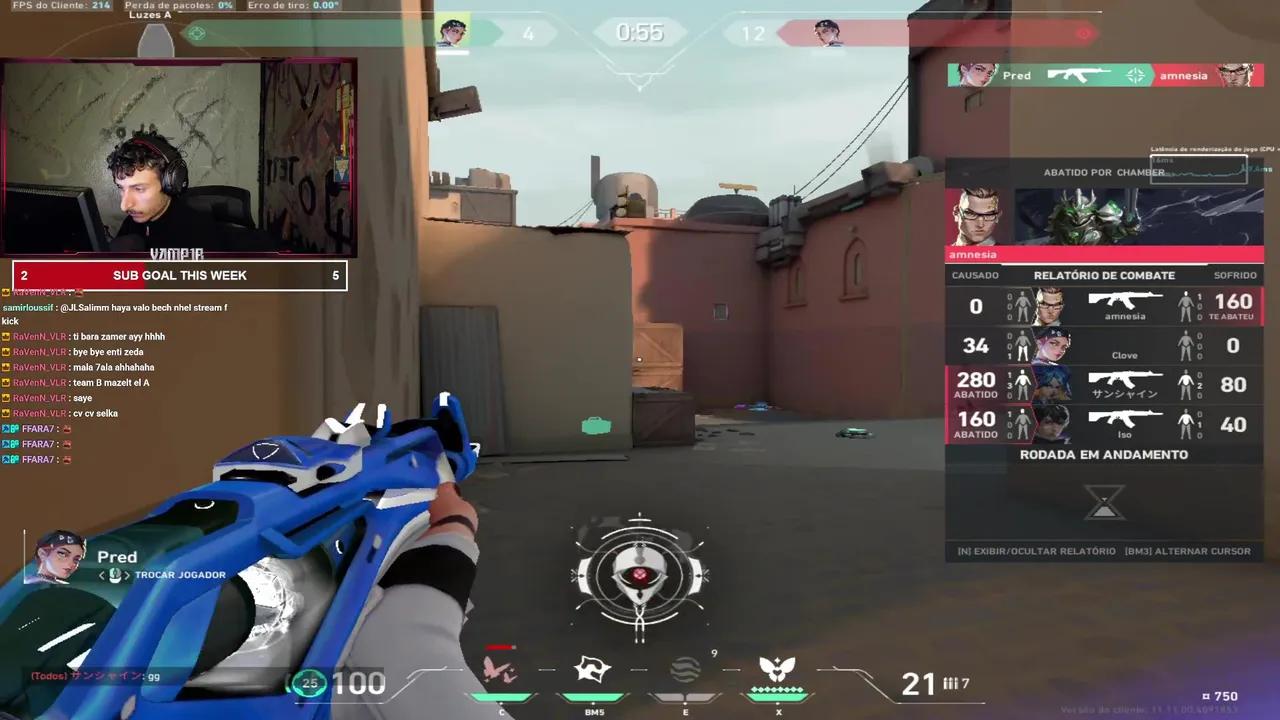Click the ABATIDO POR CHAMBER death banner

click(x=1103, y=172)
